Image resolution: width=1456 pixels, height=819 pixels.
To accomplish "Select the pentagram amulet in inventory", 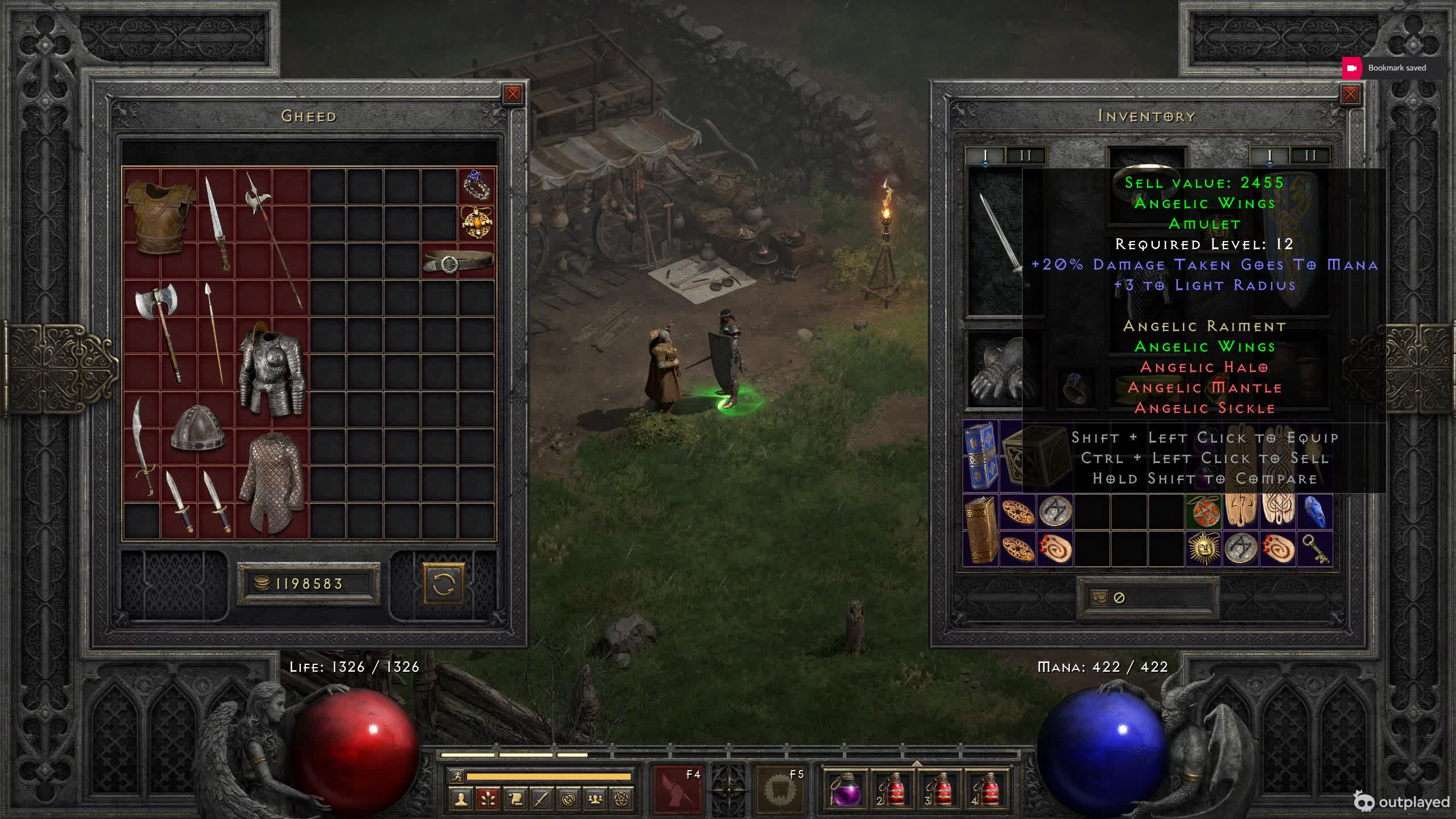I will (x=1203, y=511).
